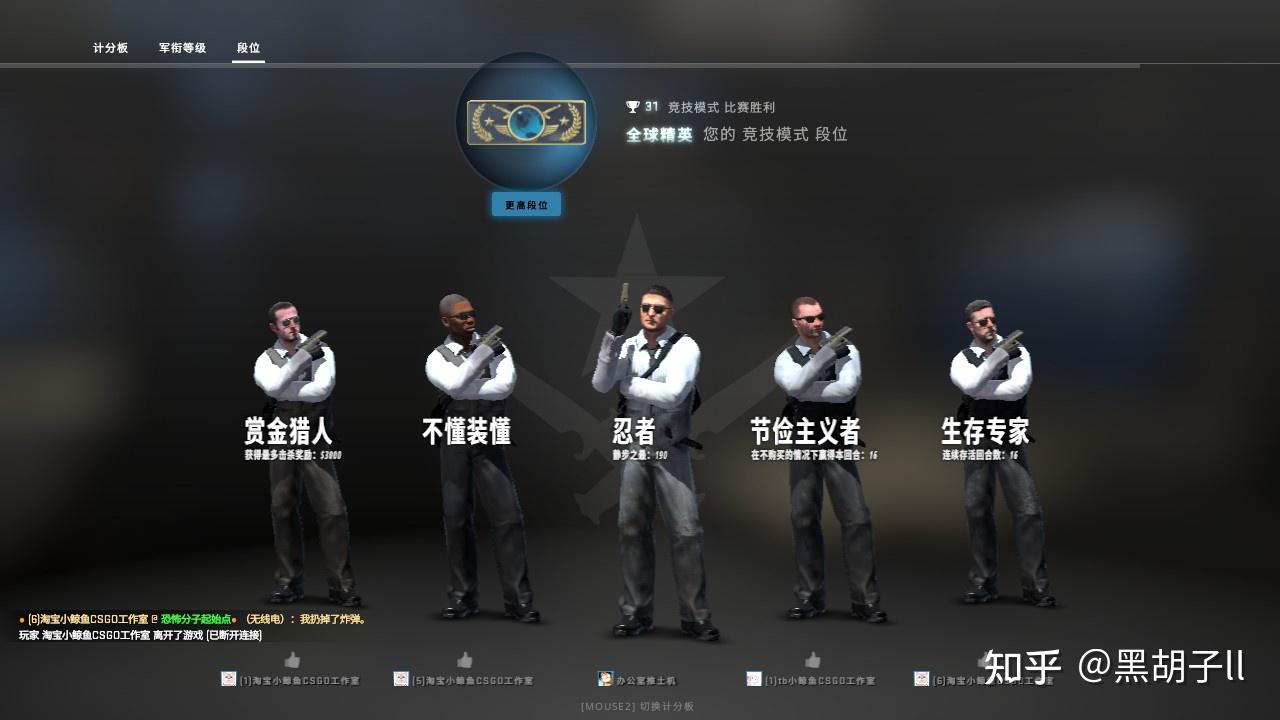Switch to the 军衔等级 tab

[x=180, y=47]
